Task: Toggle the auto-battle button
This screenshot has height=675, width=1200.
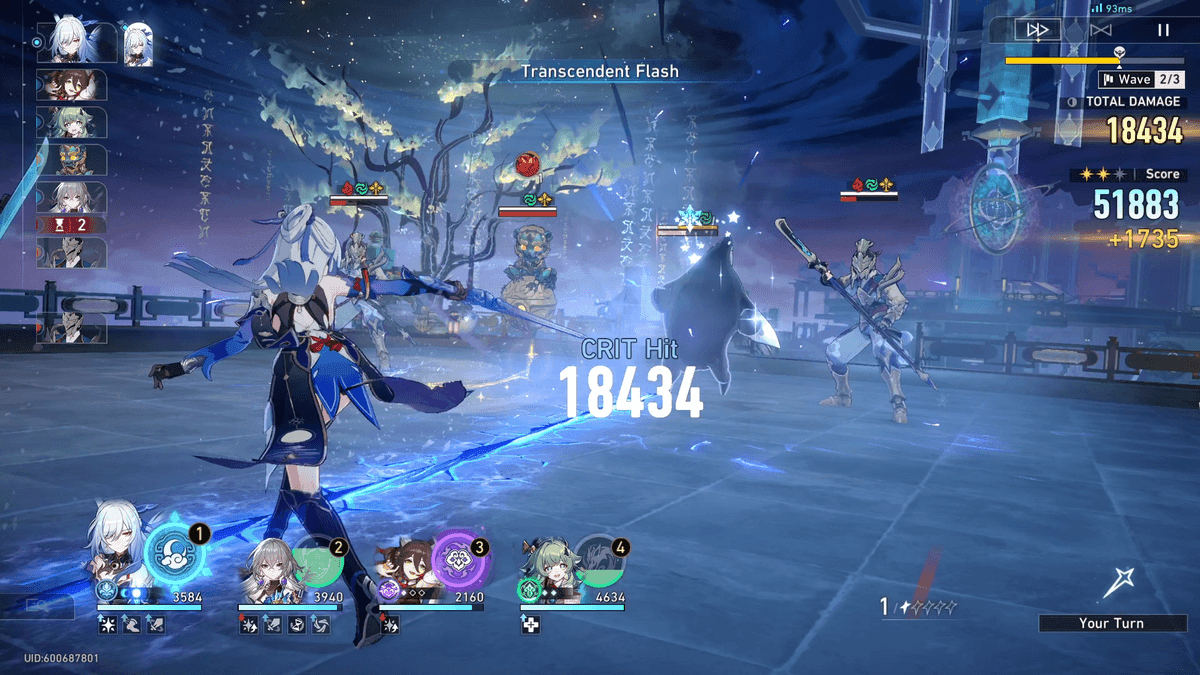Action: (x=1101, y=30)
